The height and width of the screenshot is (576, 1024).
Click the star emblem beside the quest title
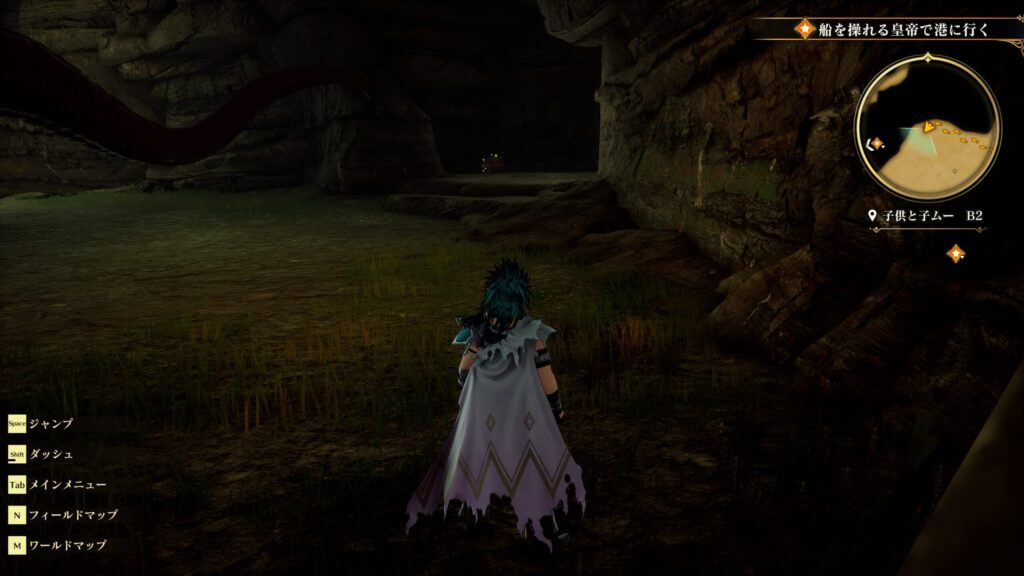[x=805, y=29]
